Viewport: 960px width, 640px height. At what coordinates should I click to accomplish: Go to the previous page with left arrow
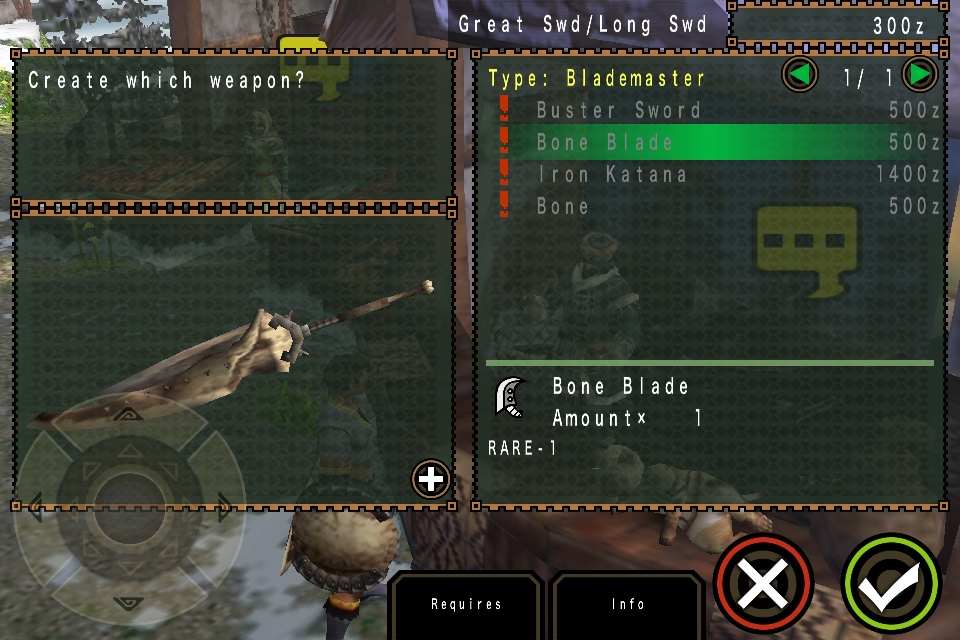coord(799,74)
